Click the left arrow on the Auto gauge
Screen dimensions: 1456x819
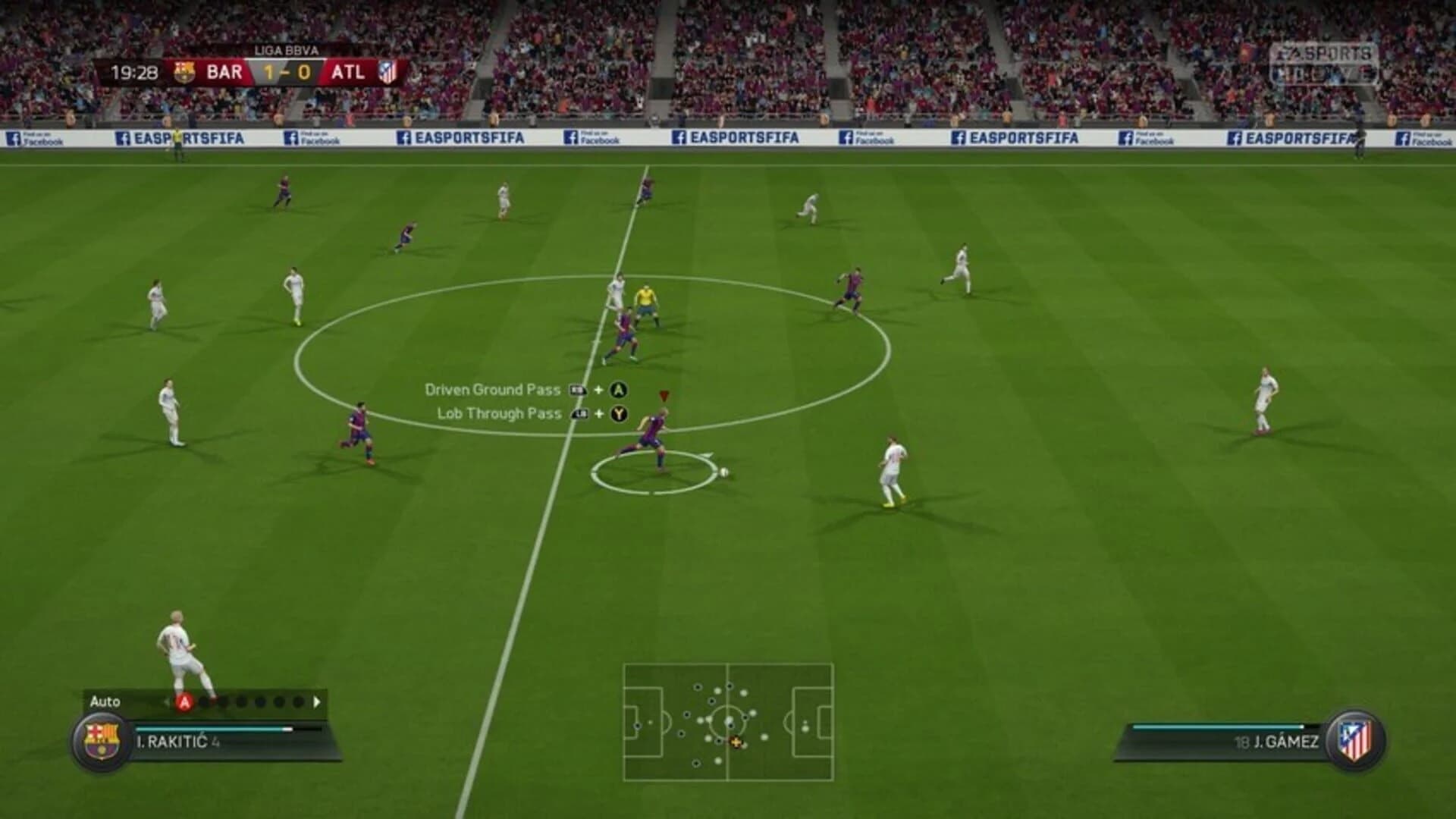pos(168,702)
